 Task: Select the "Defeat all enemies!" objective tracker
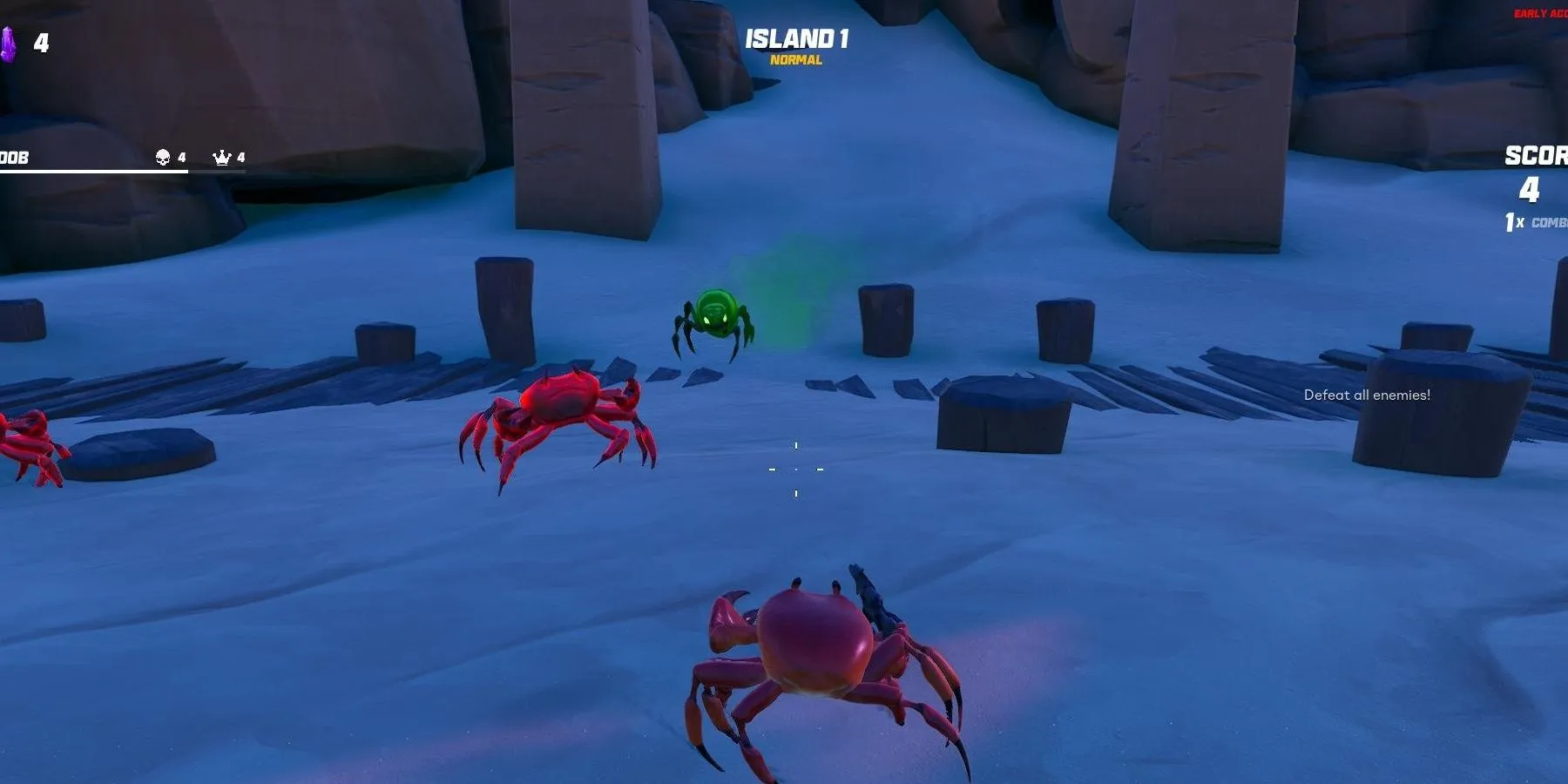click(x=1367, y=395)
